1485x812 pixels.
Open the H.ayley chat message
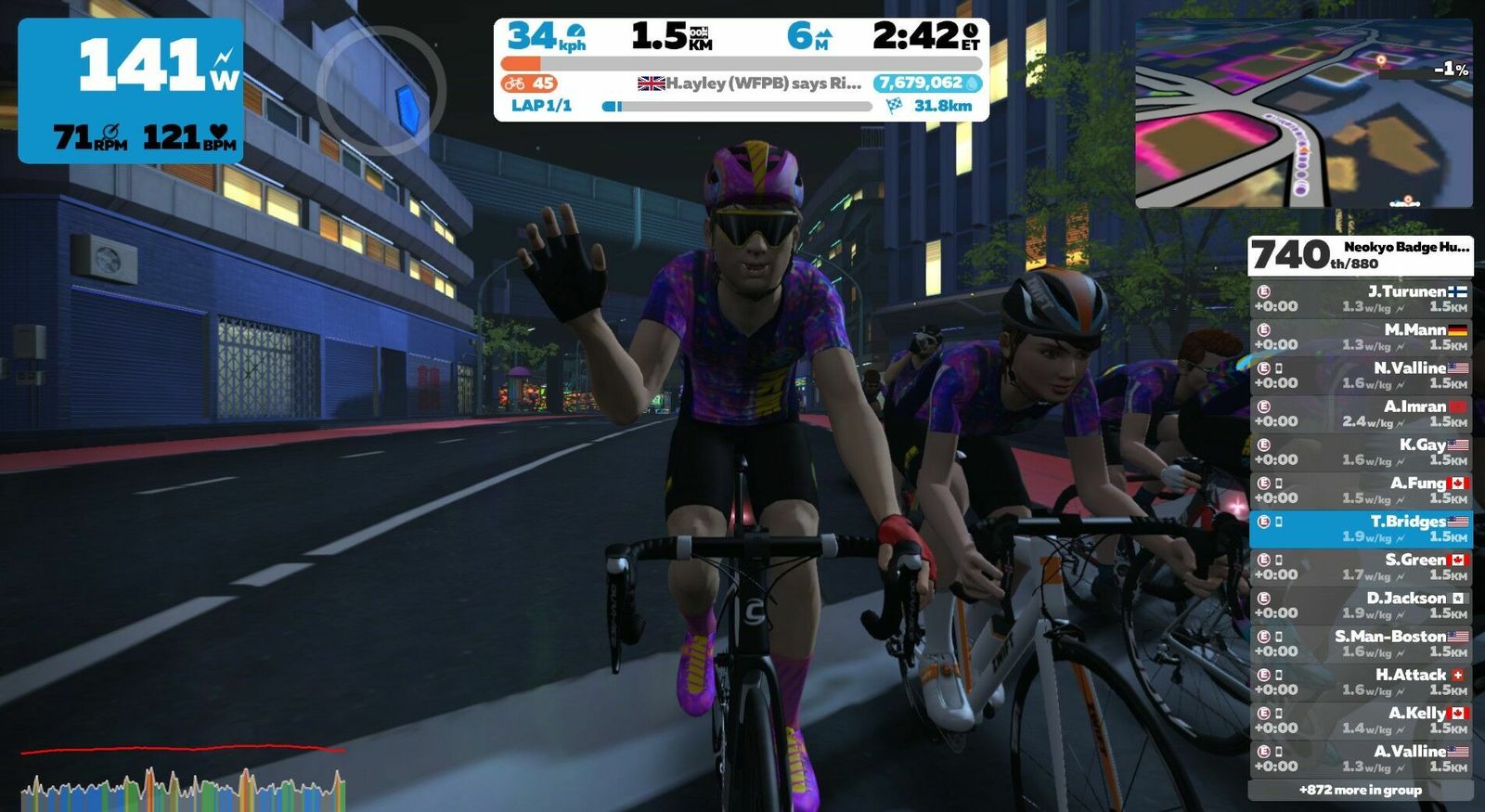750,84
